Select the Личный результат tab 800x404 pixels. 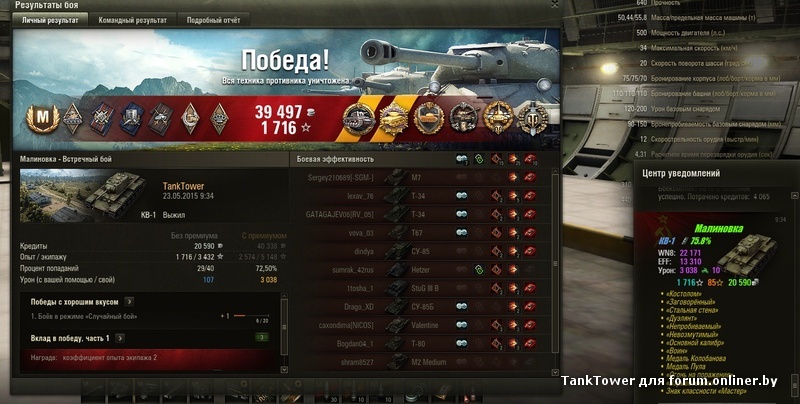(47, 19)
